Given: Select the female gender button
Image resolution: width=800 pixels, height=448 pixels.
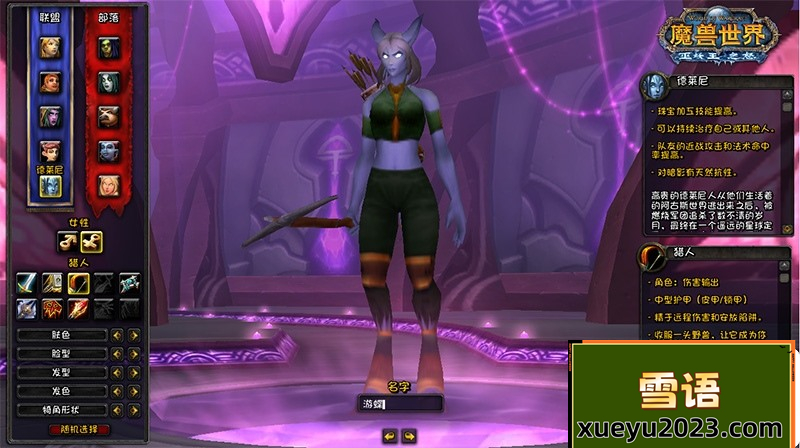Looking at the screenshot, I should pyautogui.click(x=90, y=241).
